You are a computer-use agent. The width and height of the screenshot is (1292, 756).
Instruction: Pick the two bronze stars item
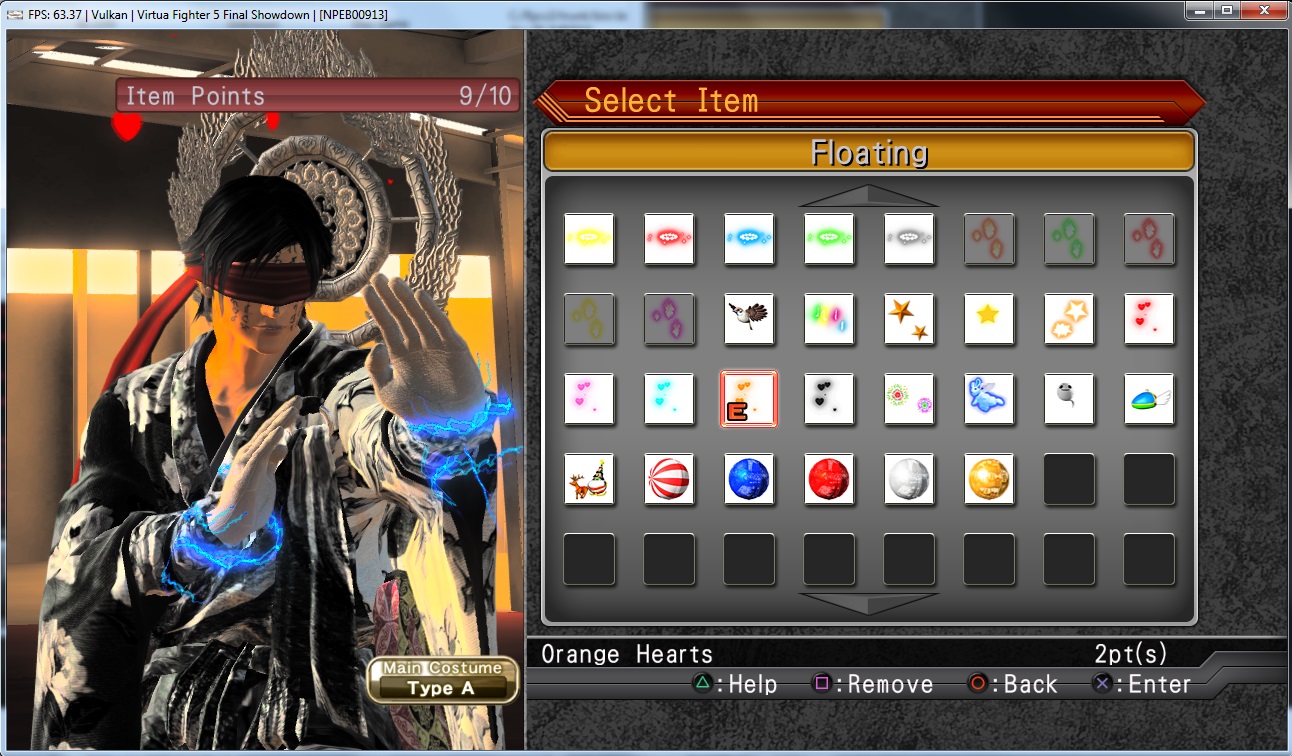(x=909, y=319)
